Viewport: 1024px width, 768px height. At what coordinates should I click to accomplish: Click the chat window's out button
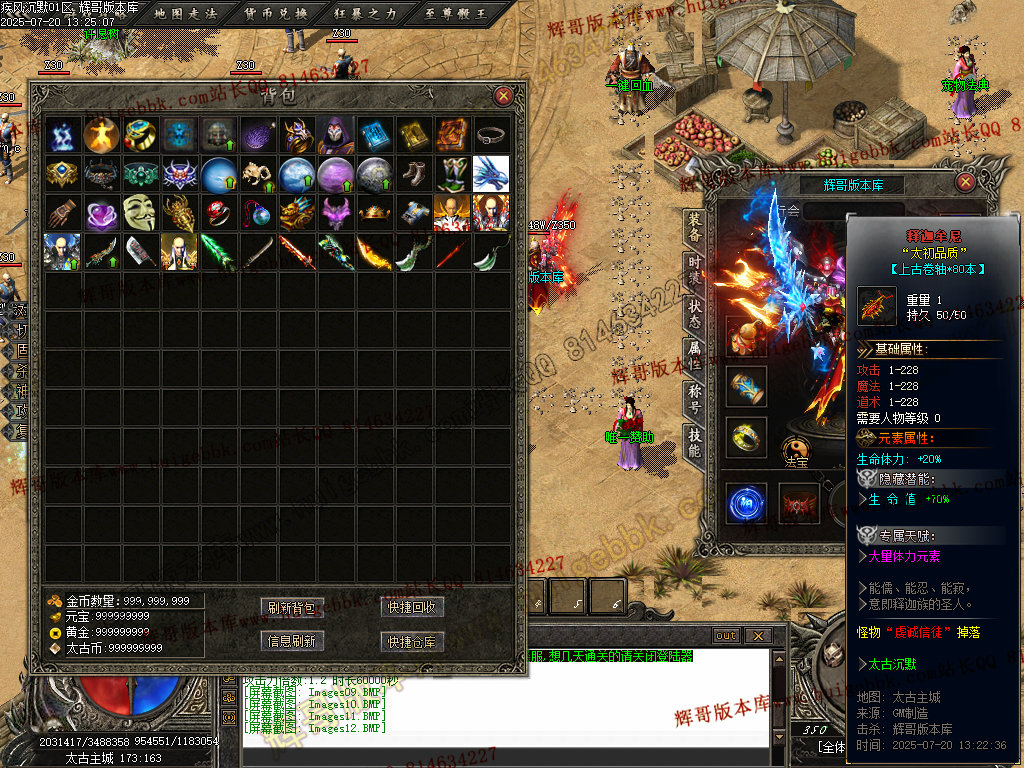click(x=726, y=636)
